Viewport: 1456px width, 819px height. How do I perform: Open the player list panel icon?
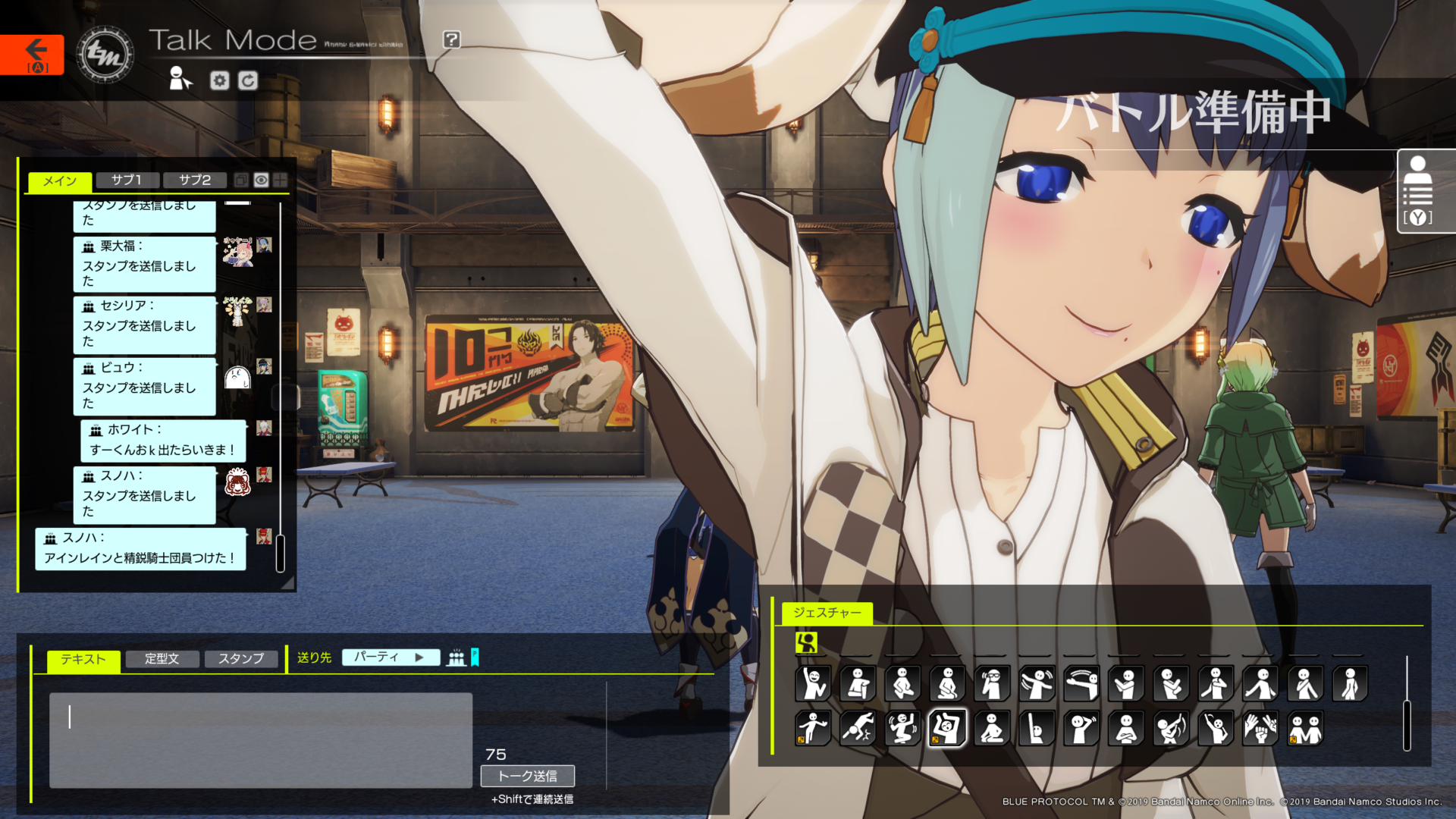[x=1417, y=191]
